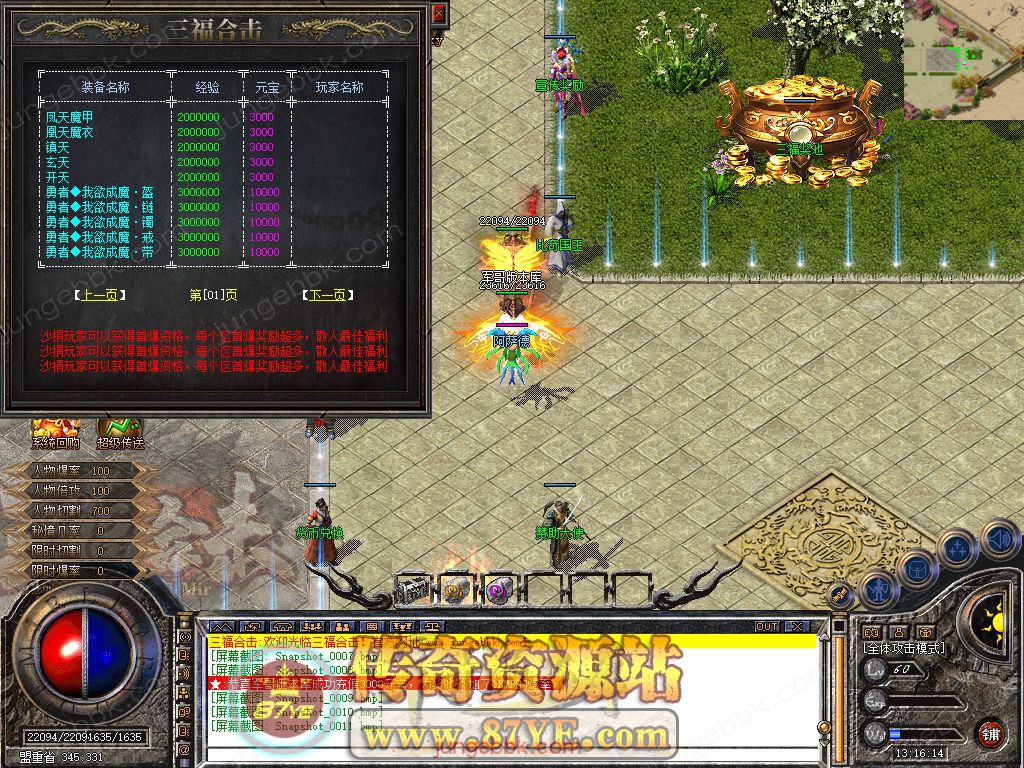
Task: Toggle the @ chat channel button
Action: [x=184, y=748]
